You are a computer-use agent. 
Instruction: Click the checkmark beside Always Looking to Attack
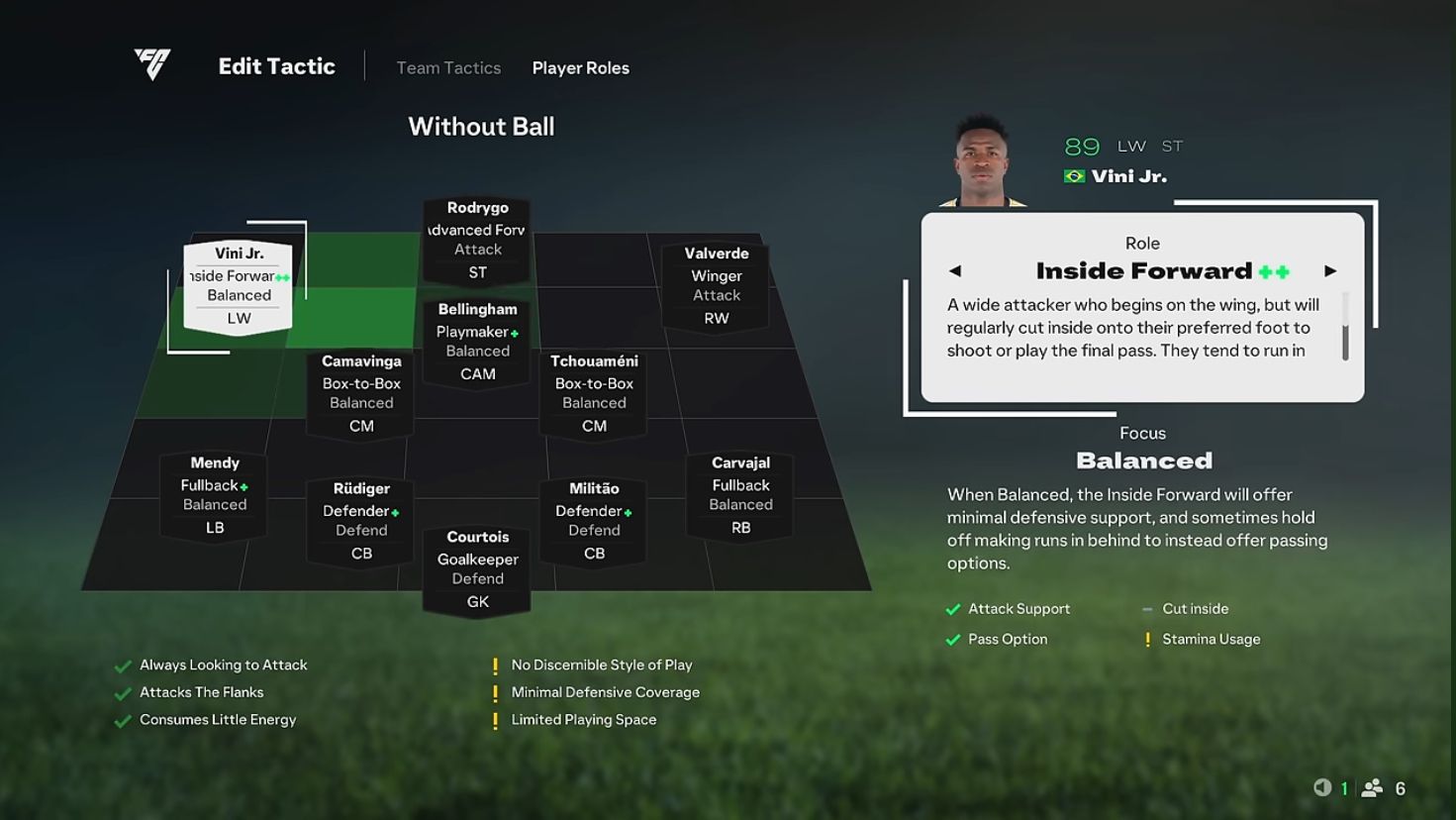pos(125,665)
